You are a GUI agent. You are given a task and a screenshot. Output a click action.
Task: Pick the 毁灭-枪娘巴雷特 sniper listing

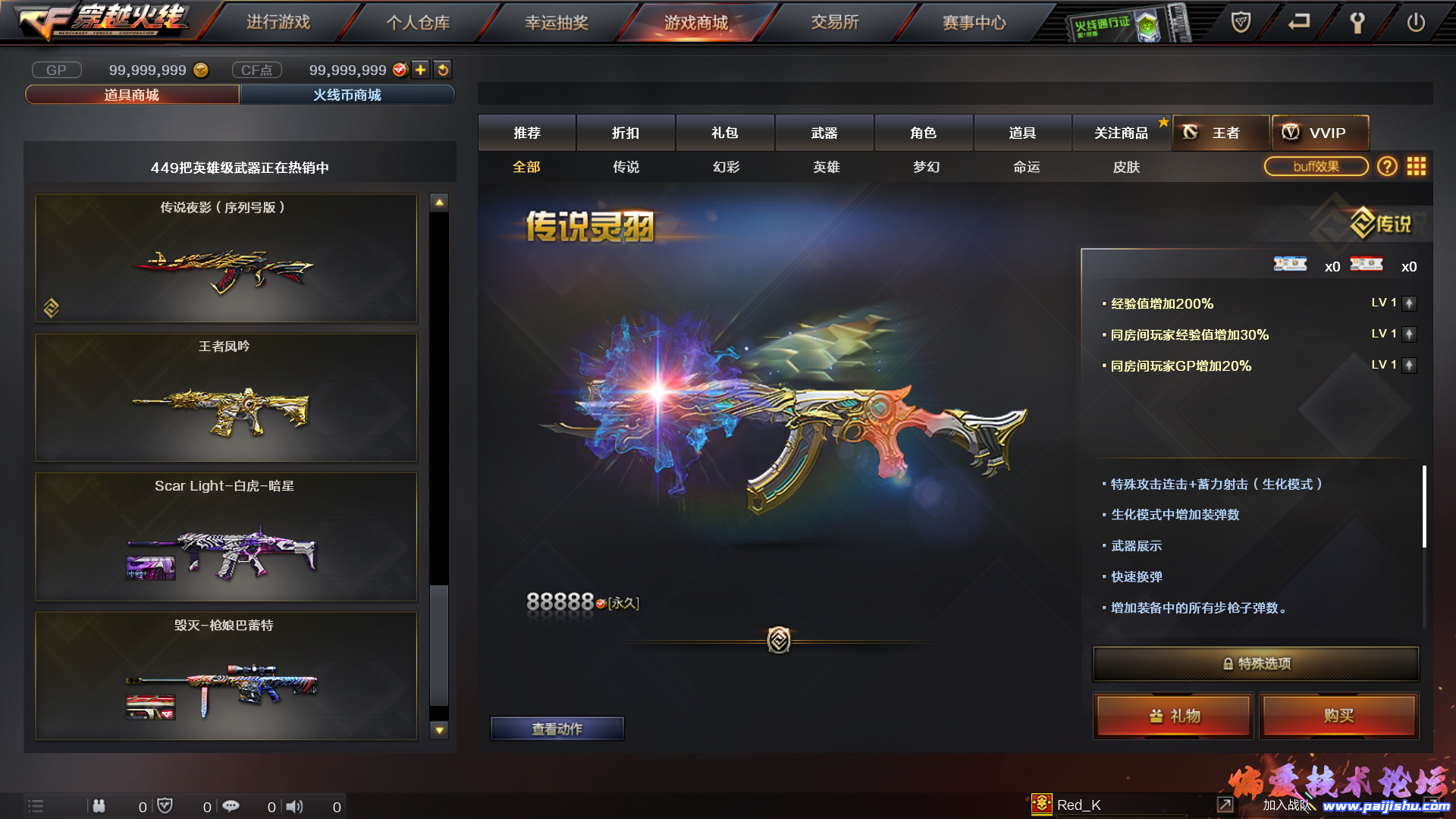pyautogui.click(x=226, y=676)
